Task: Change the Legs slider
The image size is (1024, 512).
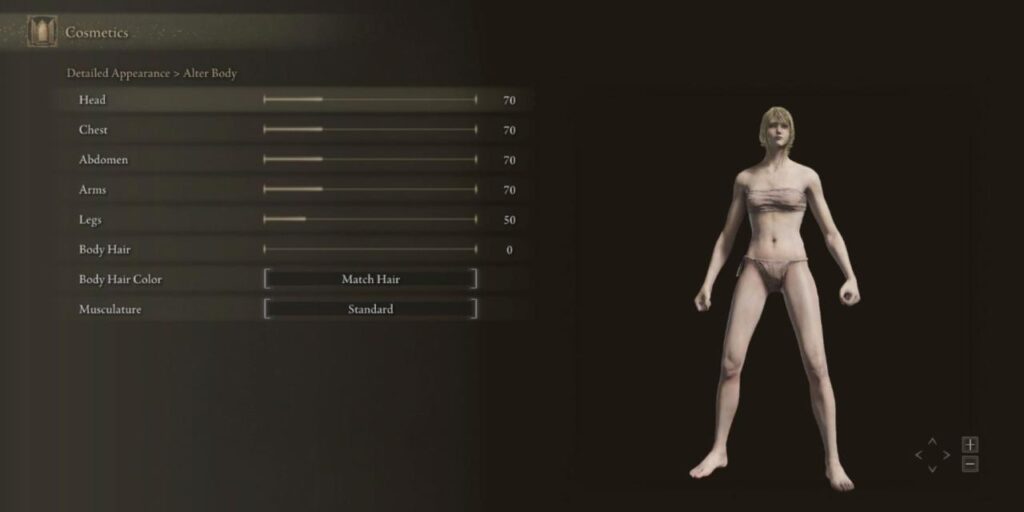Action: (x=370, y=220)
